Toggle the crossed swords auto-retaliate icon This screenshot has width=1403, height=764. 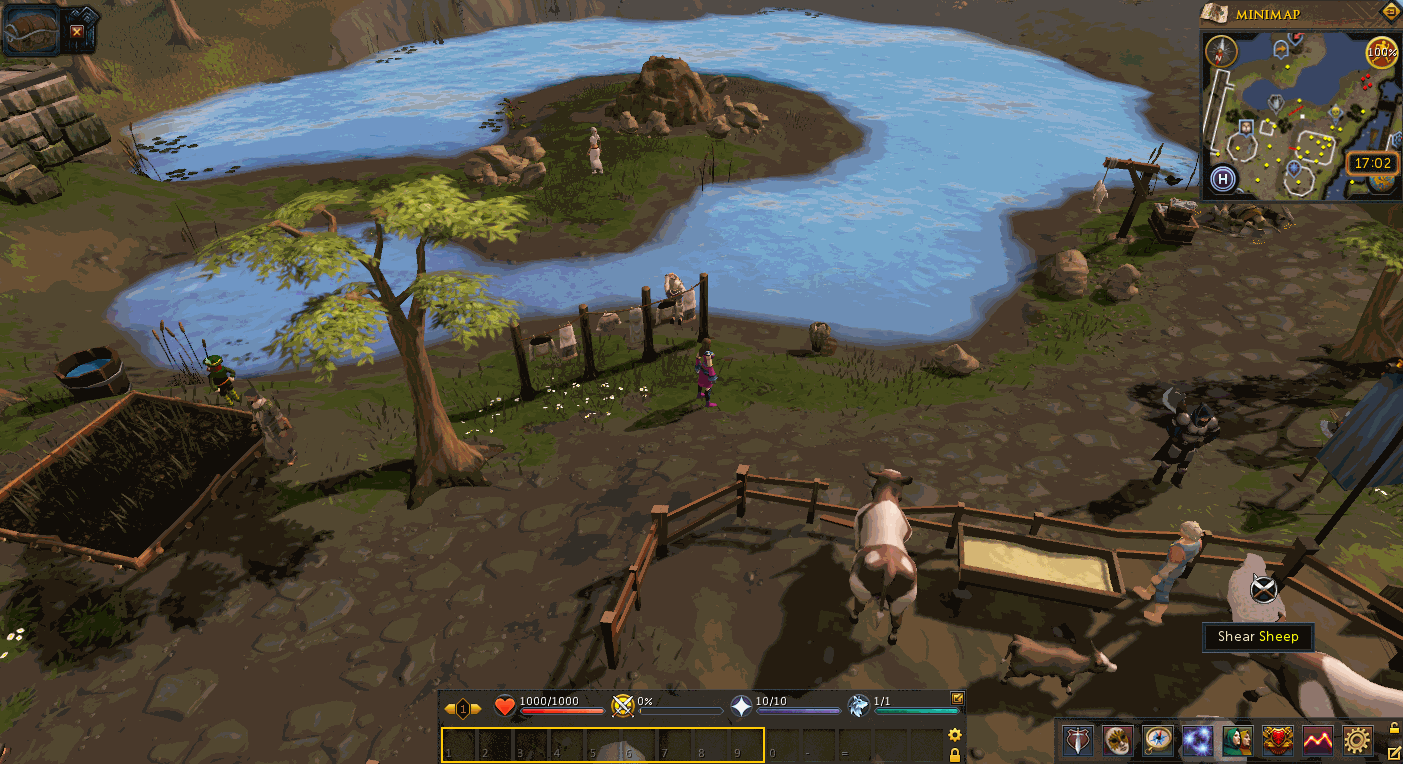click(x=623, y=707)
